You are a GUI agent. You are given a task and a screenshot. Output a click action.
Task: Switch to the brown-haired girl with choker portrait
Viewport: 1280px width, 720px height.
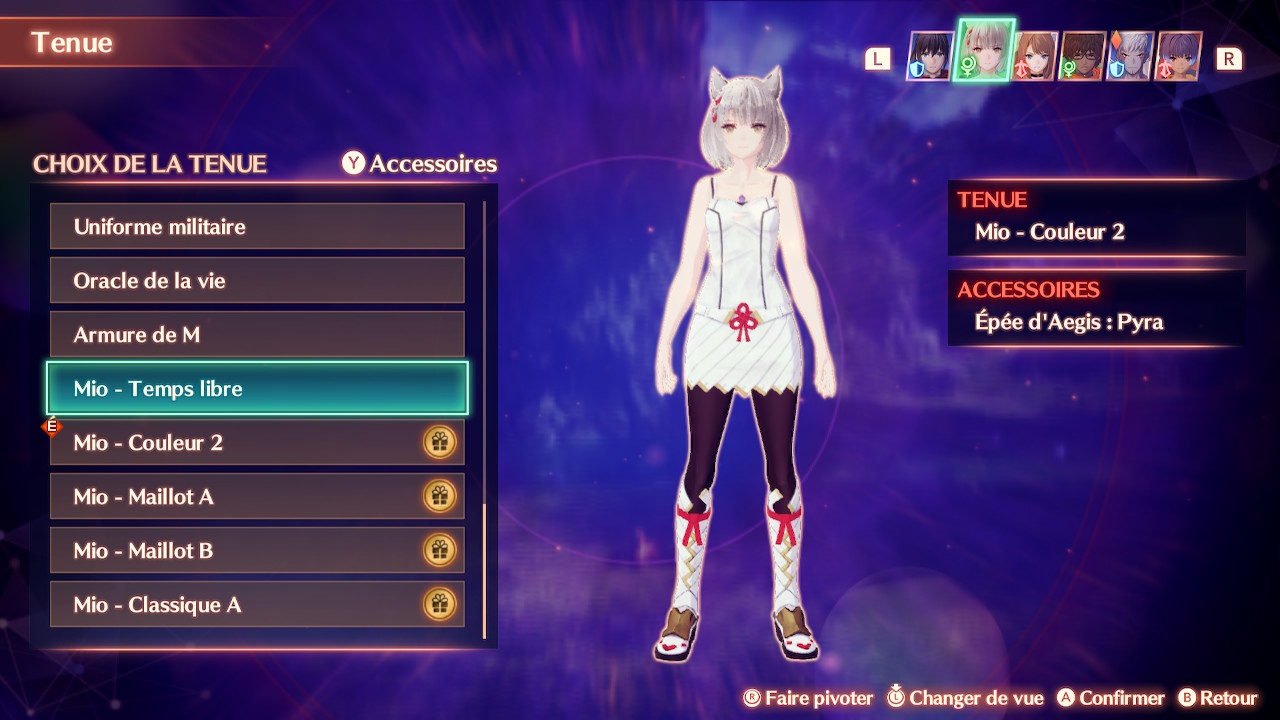(1035, 56)
